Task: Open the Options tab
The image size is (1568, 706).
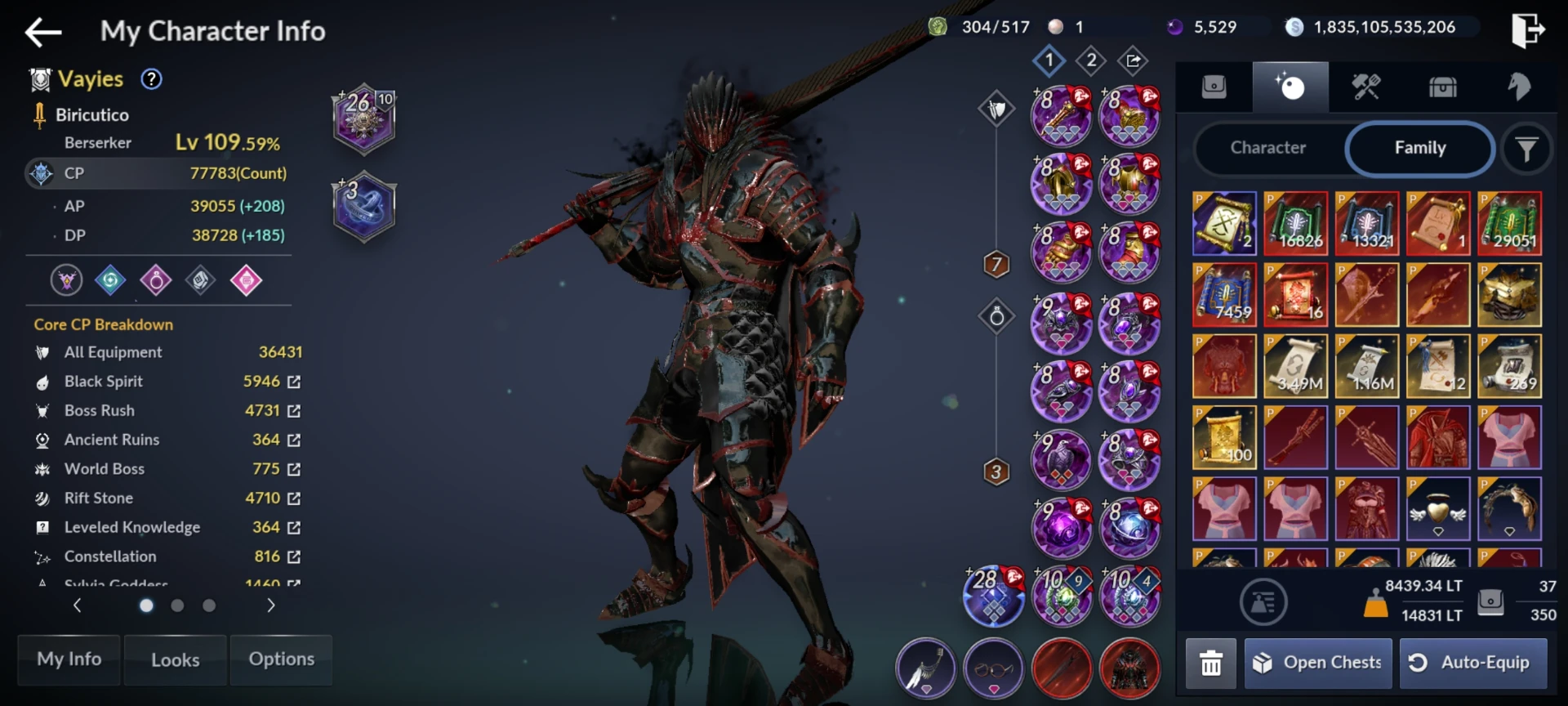Action: click(281, 659)
